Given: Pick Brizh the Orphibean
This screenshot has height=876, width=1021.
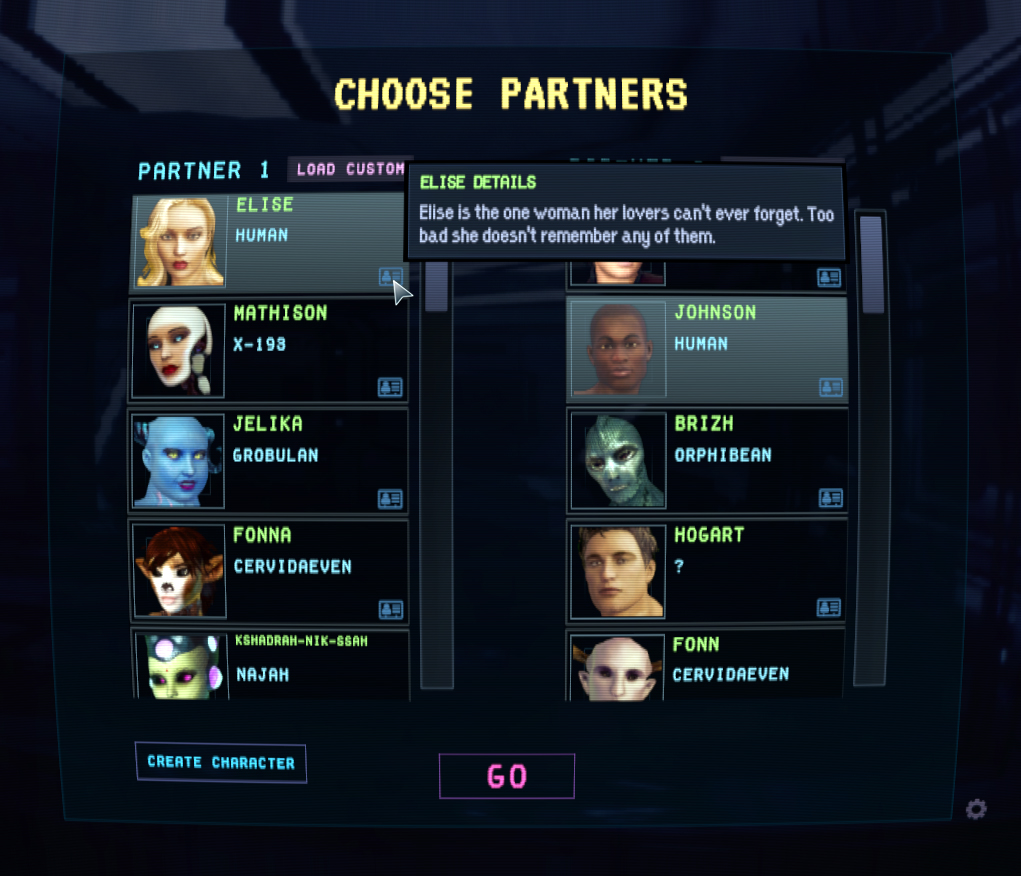Looking at the screenshot, I should pyautogui.click(x=707, y=461).
